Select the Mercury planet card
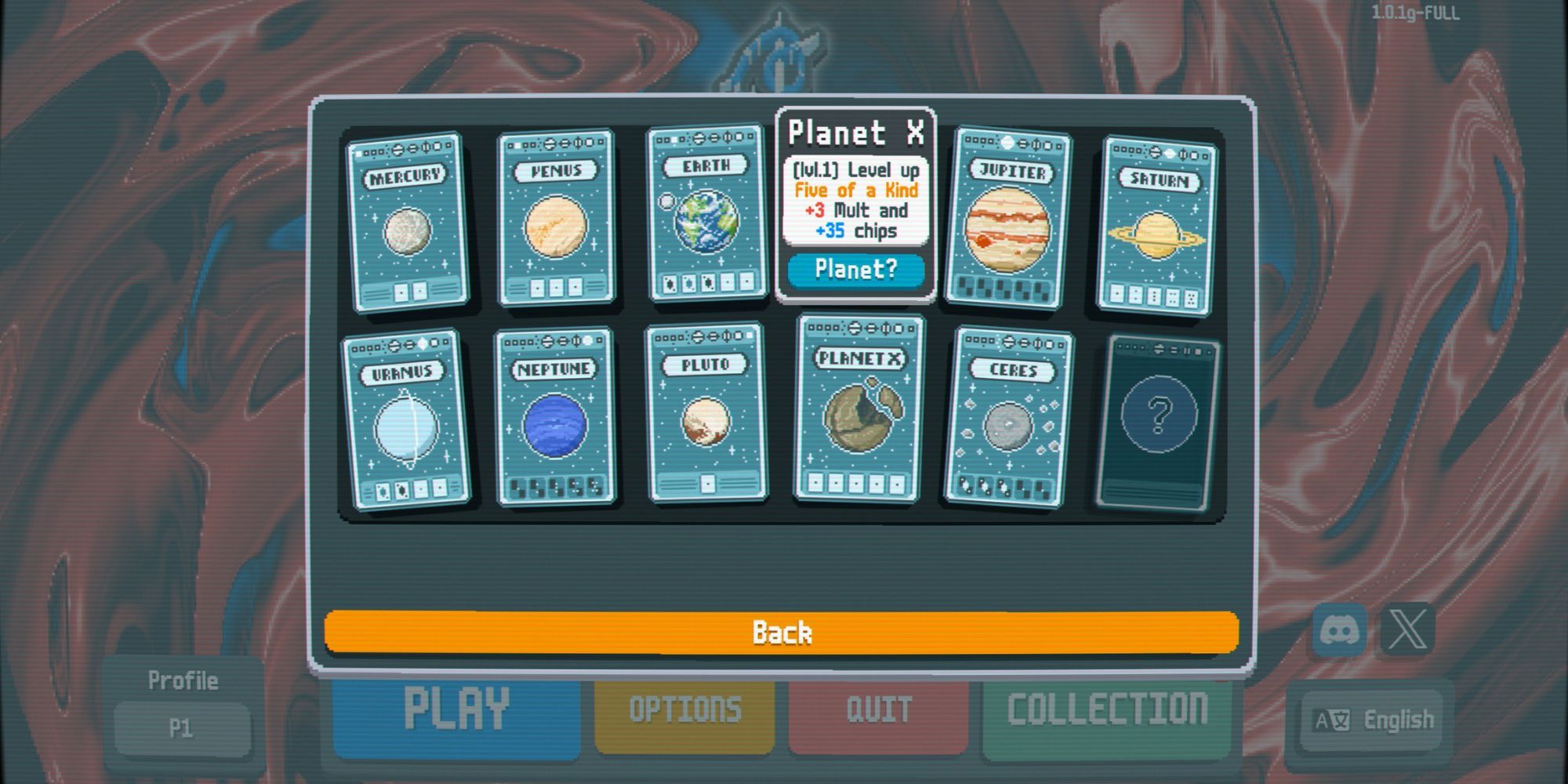The width and height of the screenshot is (1568, 784). click(408, 222)
